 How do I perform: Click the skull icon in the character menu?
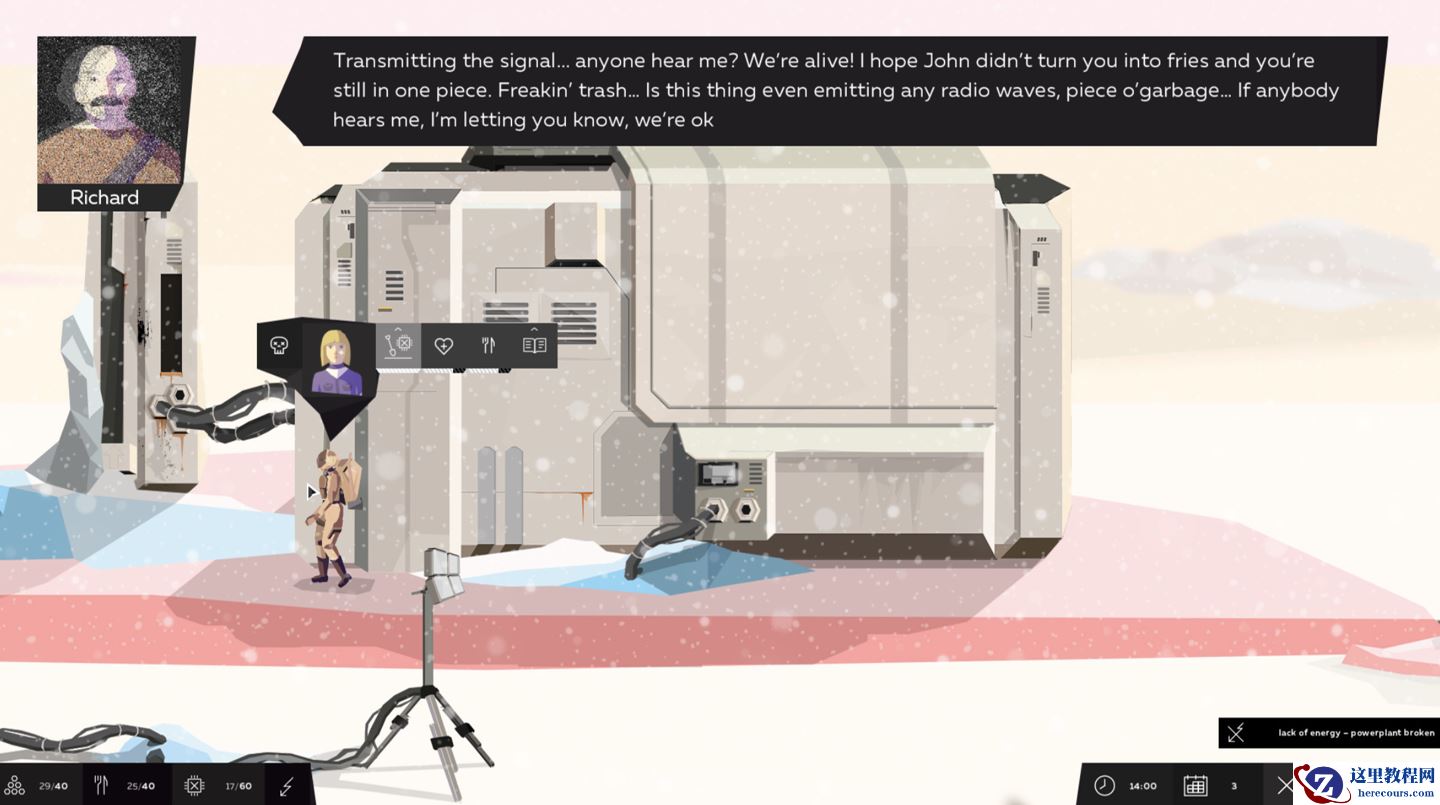tap(279, 346)
